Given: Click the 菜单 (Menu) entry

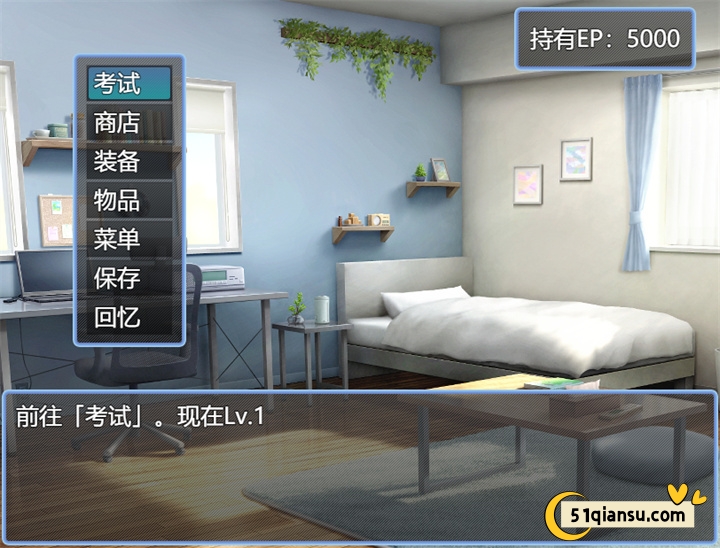Looking at the screenshot, I should [129, 239].
